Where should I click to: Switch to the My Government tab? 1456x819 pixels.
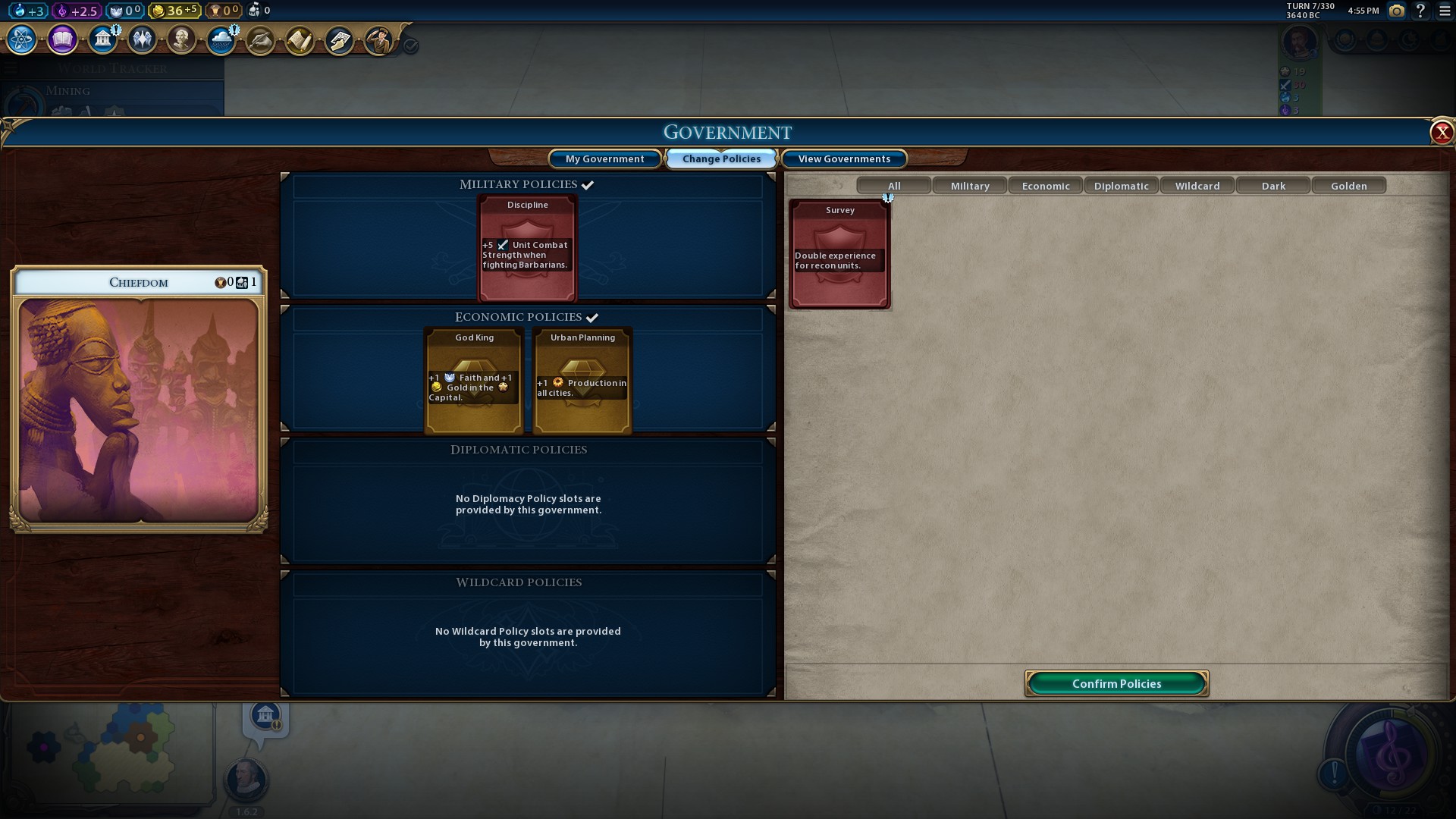point(604,158)
